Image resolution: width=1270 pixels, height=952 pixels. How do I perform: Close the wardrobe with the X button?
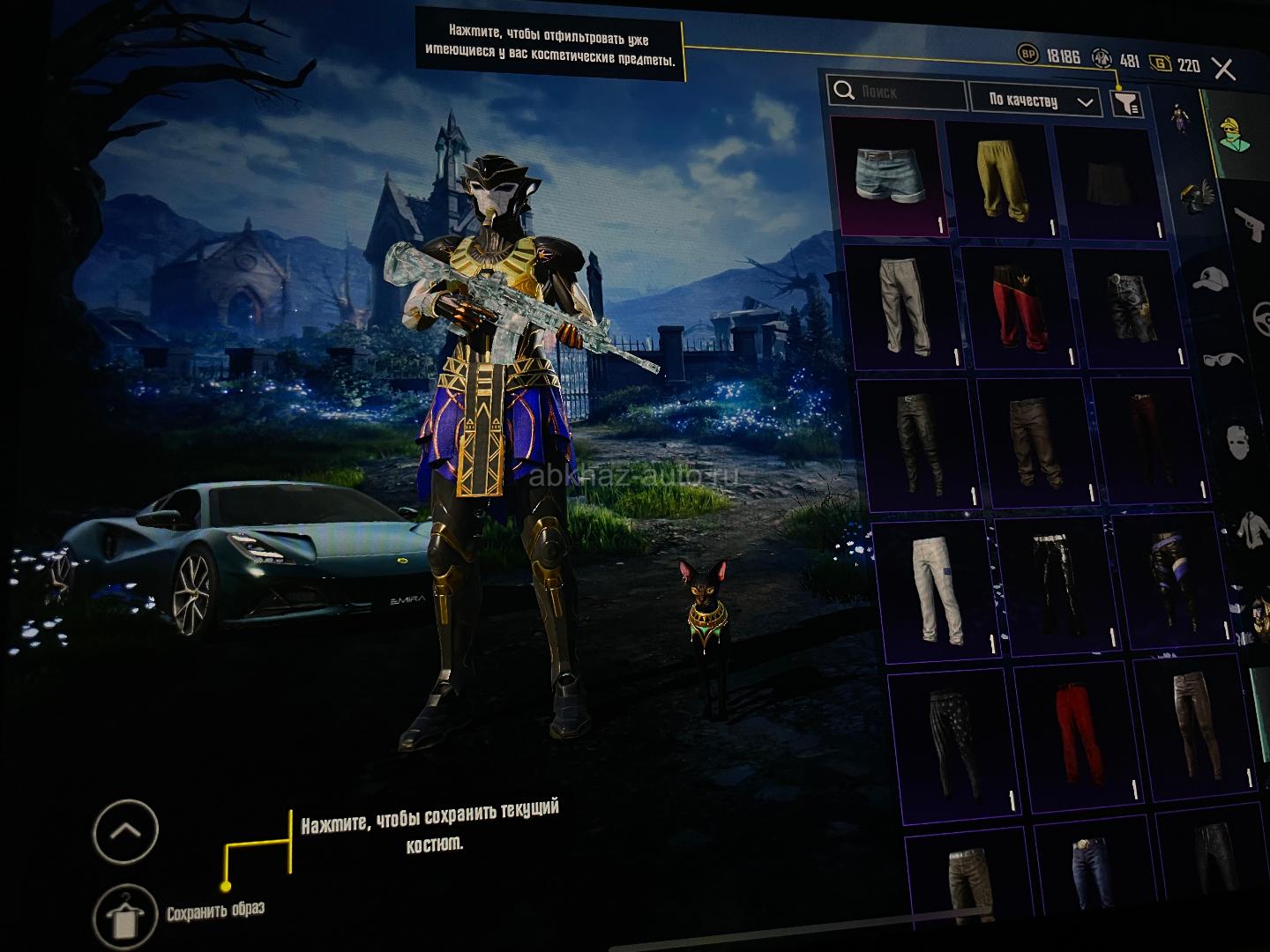[1224, 69]
